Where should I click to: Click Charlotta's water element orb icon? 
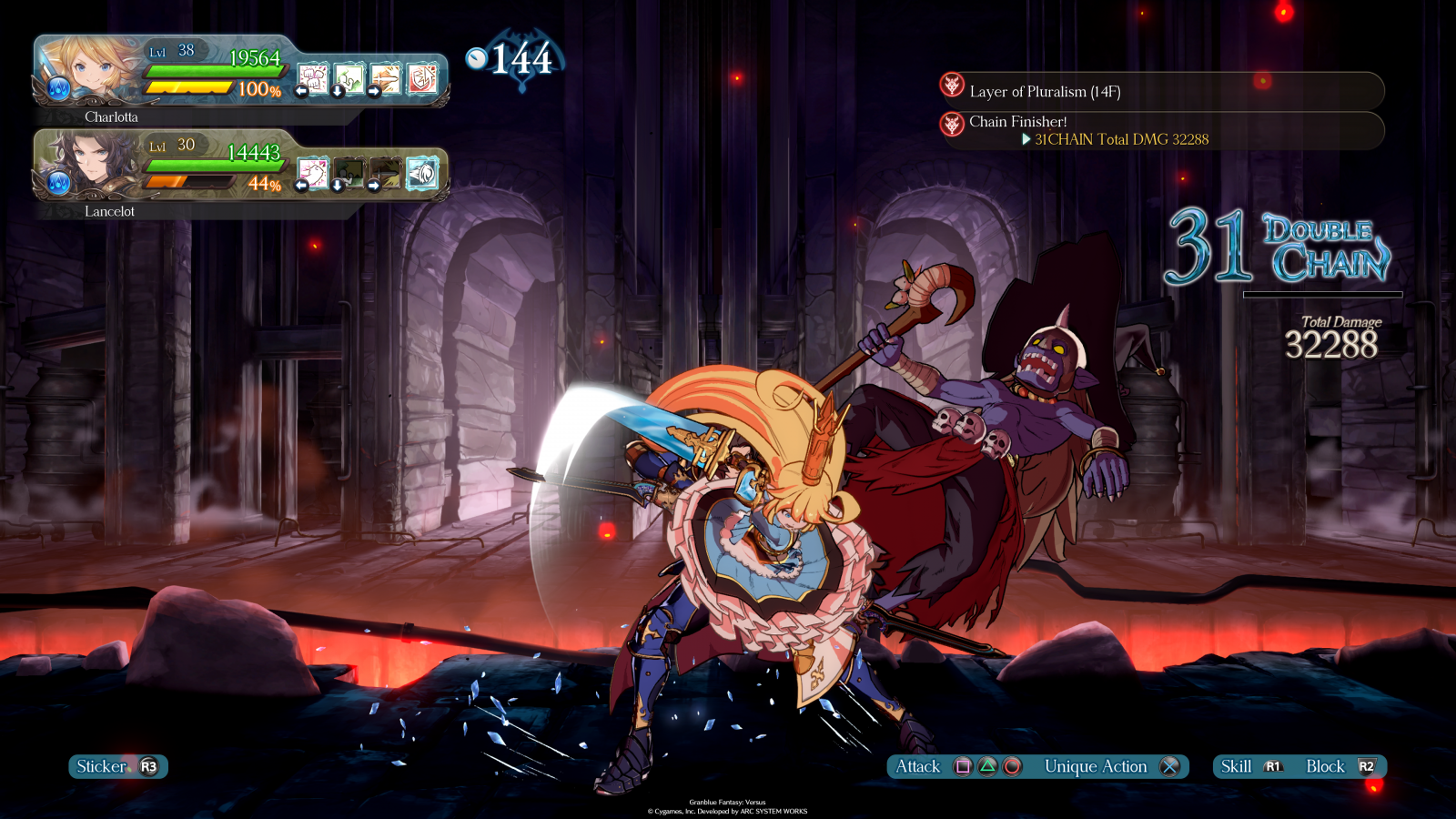click(58, 89)
